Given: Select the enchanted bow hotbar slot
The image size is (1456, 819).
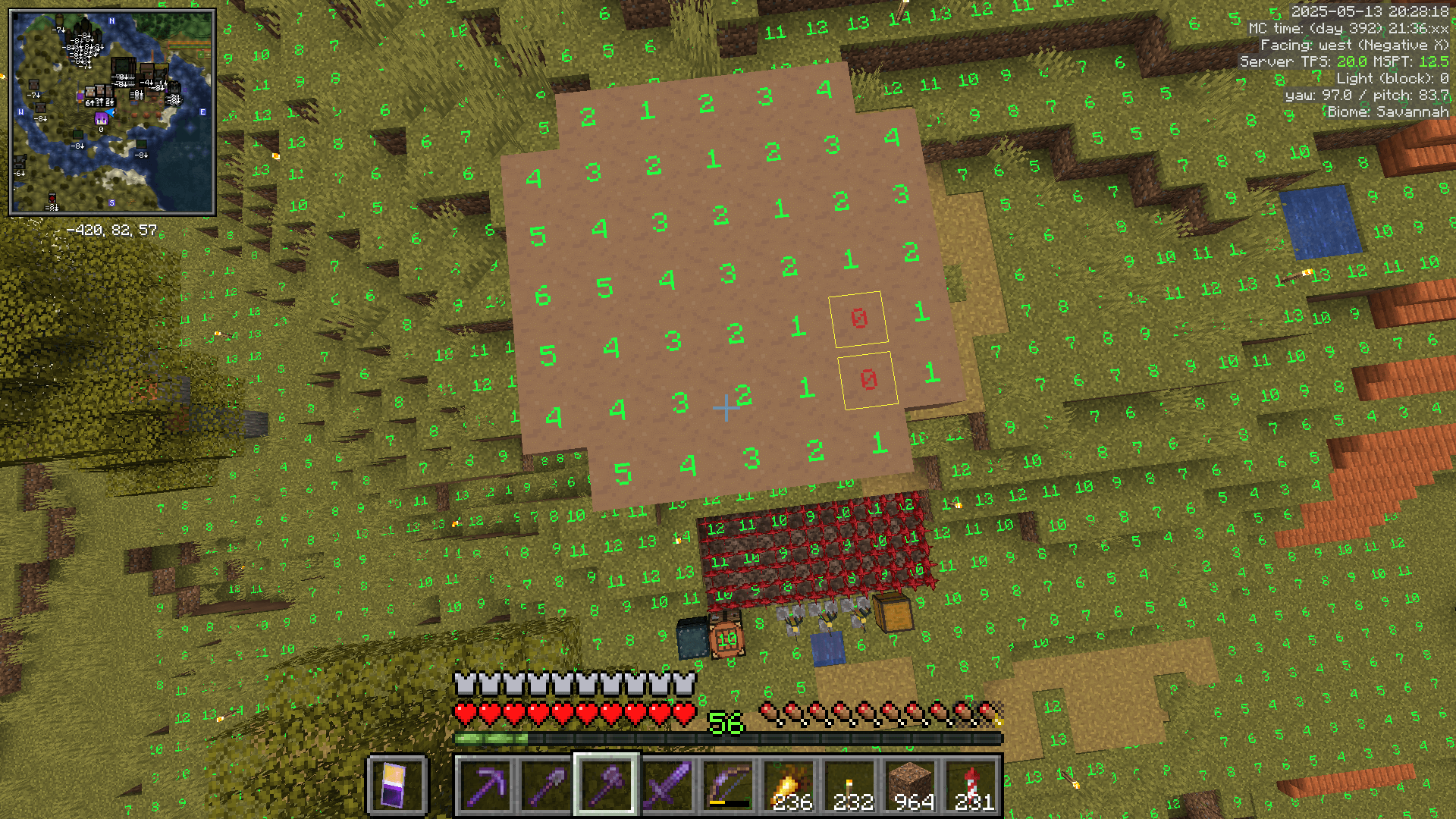Looking at the screenshot, I should (x=728, y=785).
